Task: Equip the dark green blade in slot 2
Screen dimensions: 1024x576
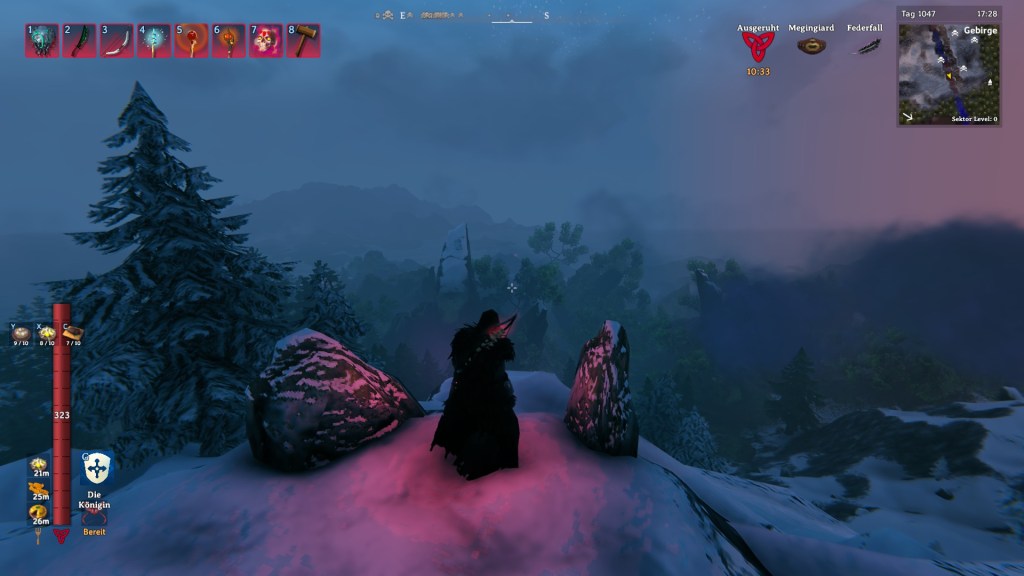Action: 79,41
